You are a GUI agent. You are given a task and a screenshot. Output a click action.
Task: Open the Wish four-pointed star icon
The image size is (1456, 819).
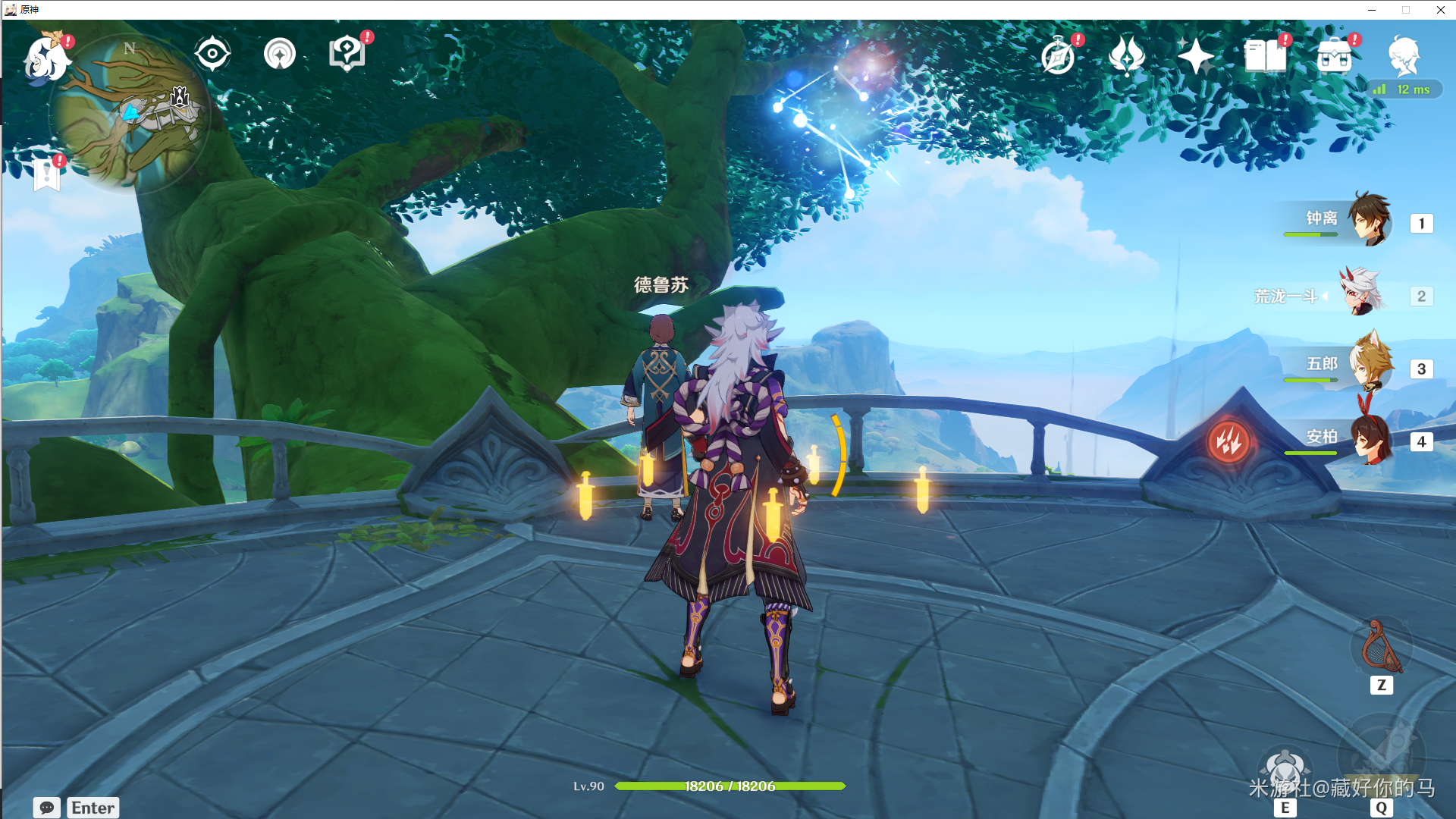tap(1196, 56)
